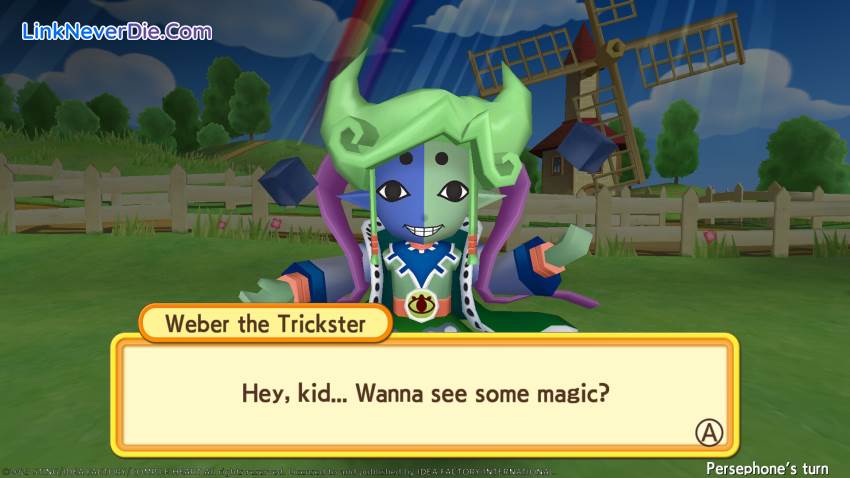This screenshot has height=478, width=850.
Task: Click Weber's dialogue box to continue
Action: point(425,394)
